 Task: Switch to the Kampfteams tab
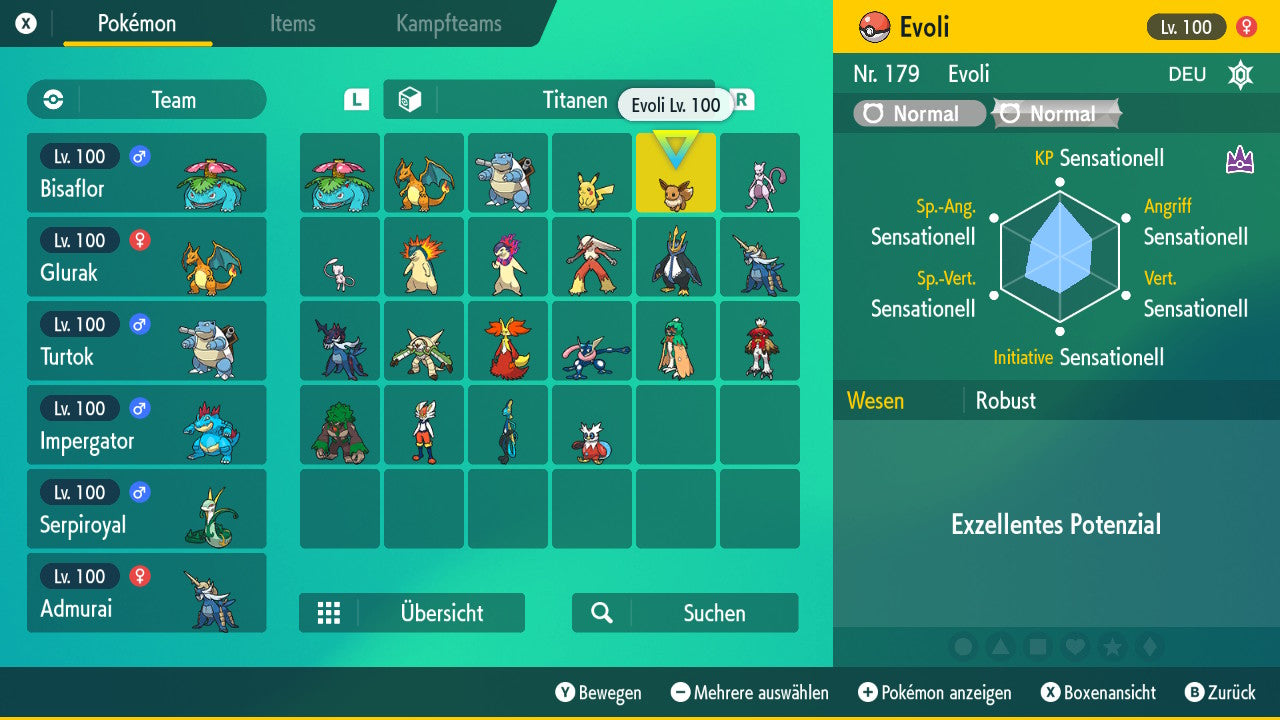pos(447,24)
